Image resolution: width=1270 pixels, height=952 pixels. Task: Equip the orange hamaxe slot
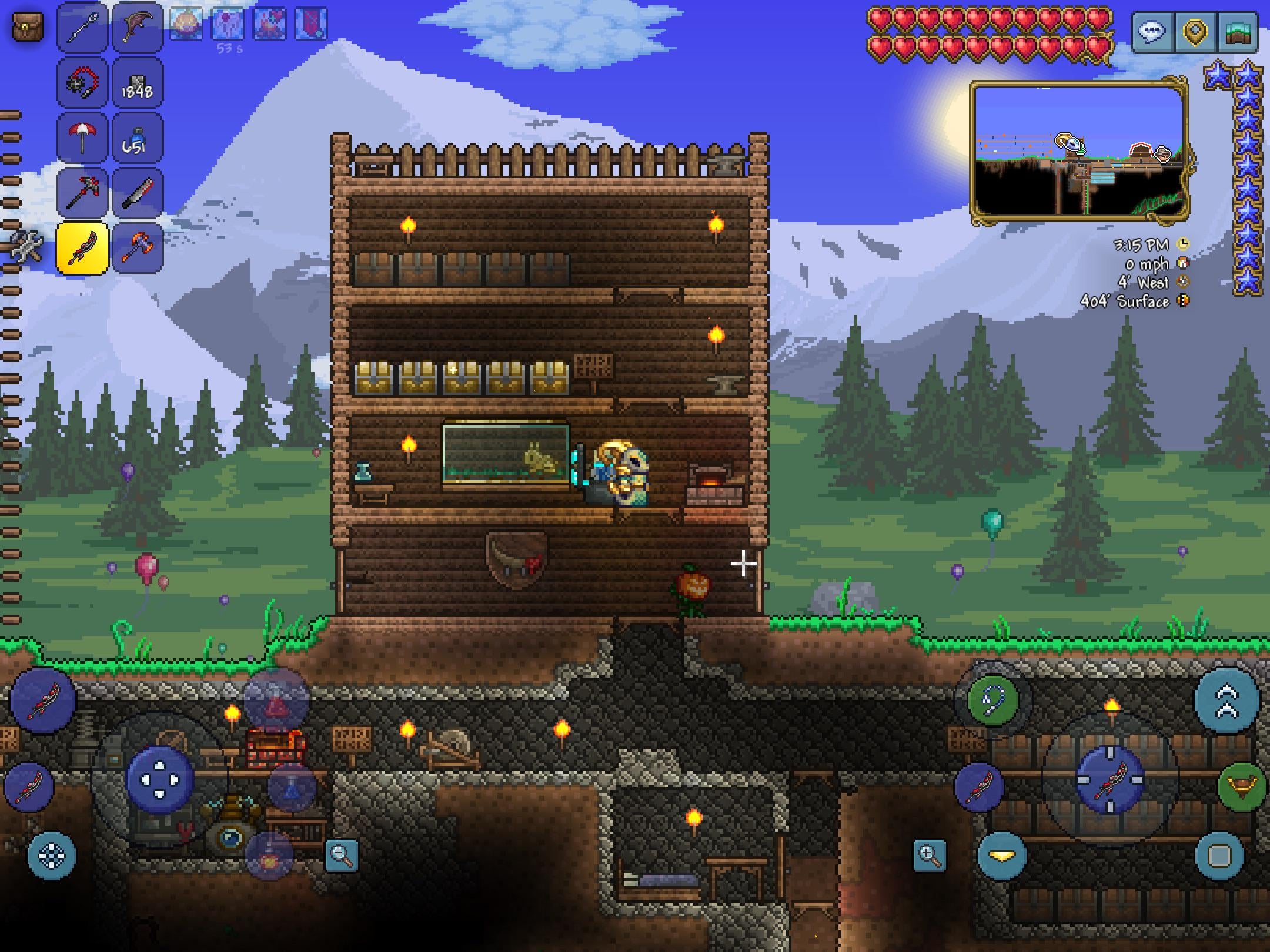pyautogui.click(x=137, y=248)
